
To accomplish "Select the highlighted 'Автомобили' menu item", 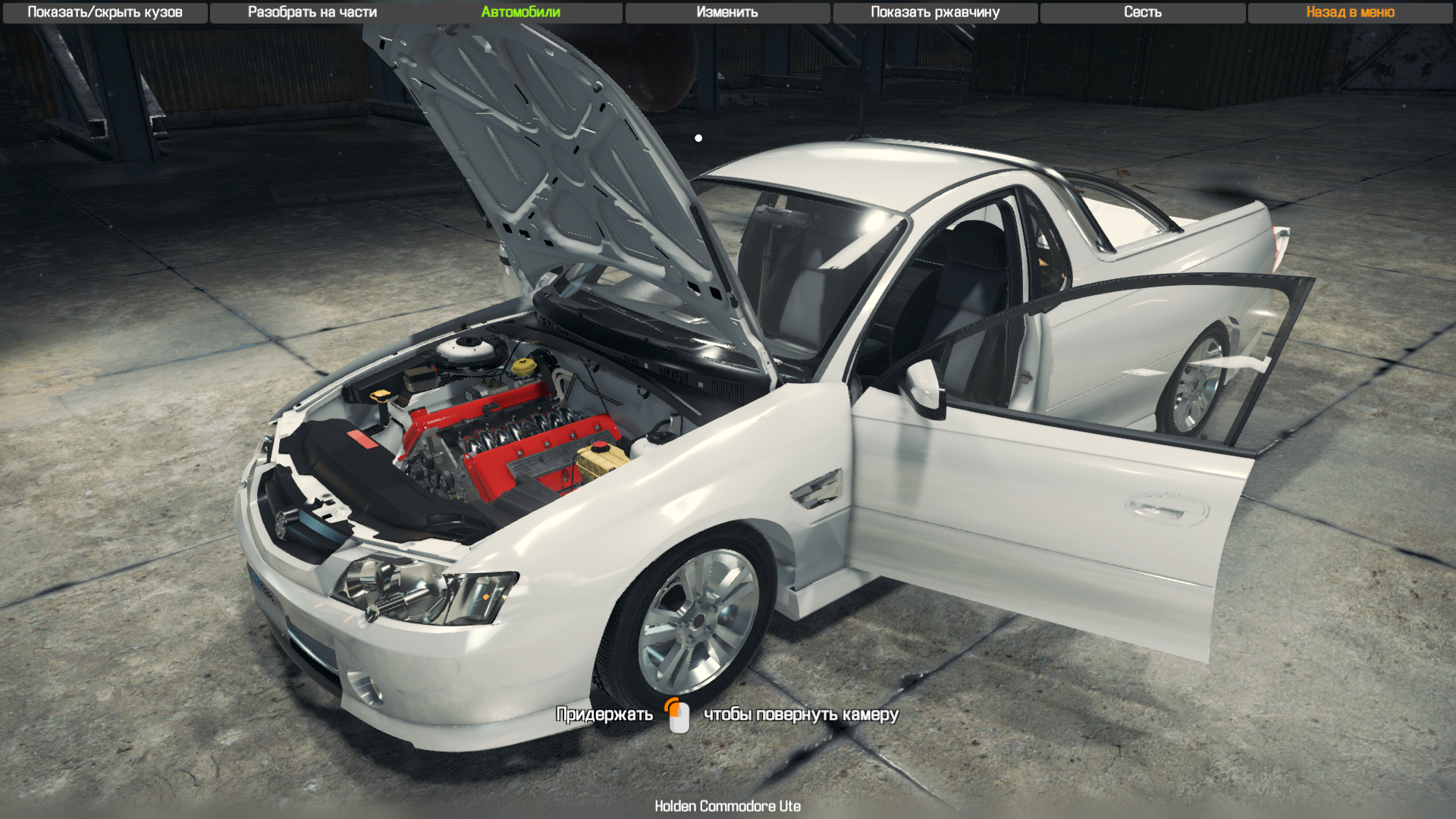I will [519, 12].
